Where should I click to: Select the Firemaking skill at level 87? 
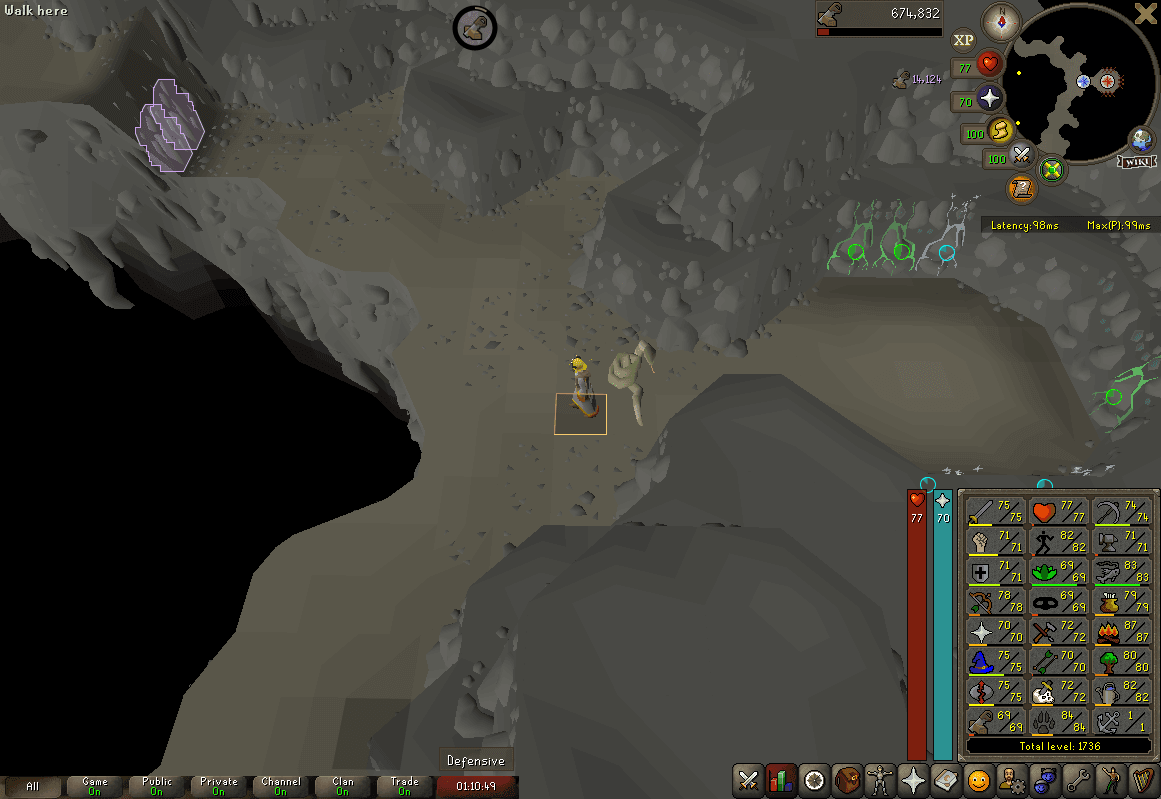pos(1119,632)
